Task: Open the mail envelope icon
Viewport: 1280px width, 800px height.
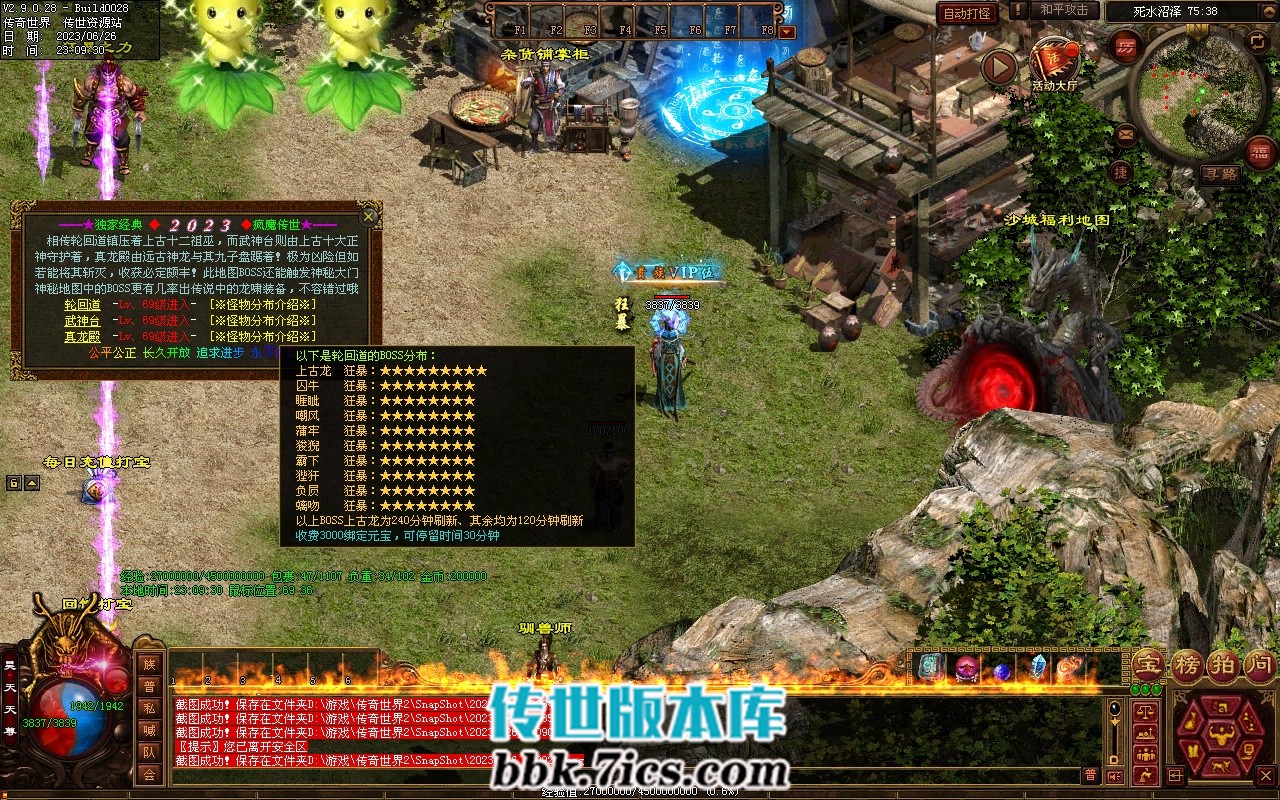Action: (x=1126, y=133)
